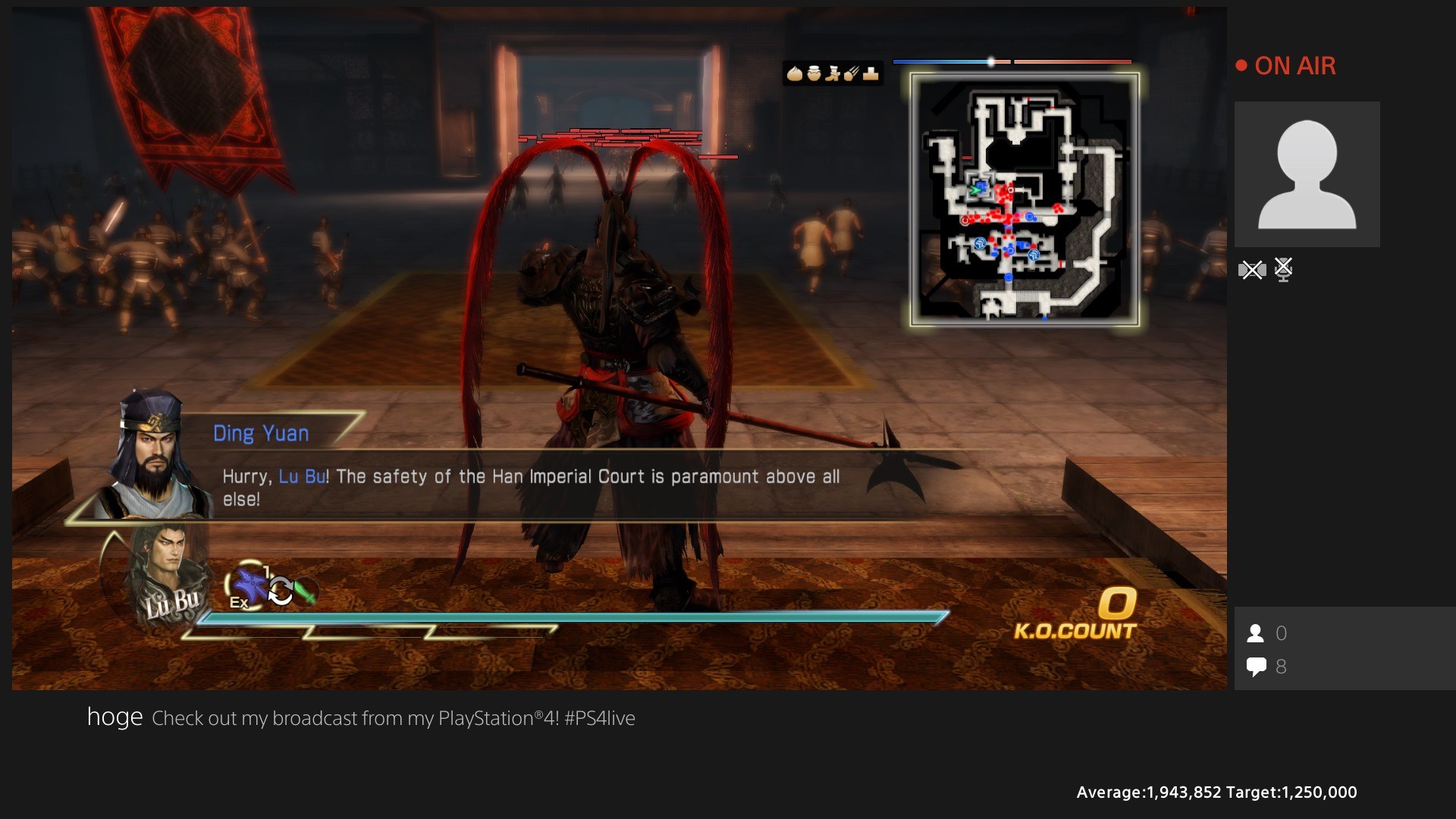Select the rightmost defense item icon
1456x819 pixels.
(x=871, y=74)
